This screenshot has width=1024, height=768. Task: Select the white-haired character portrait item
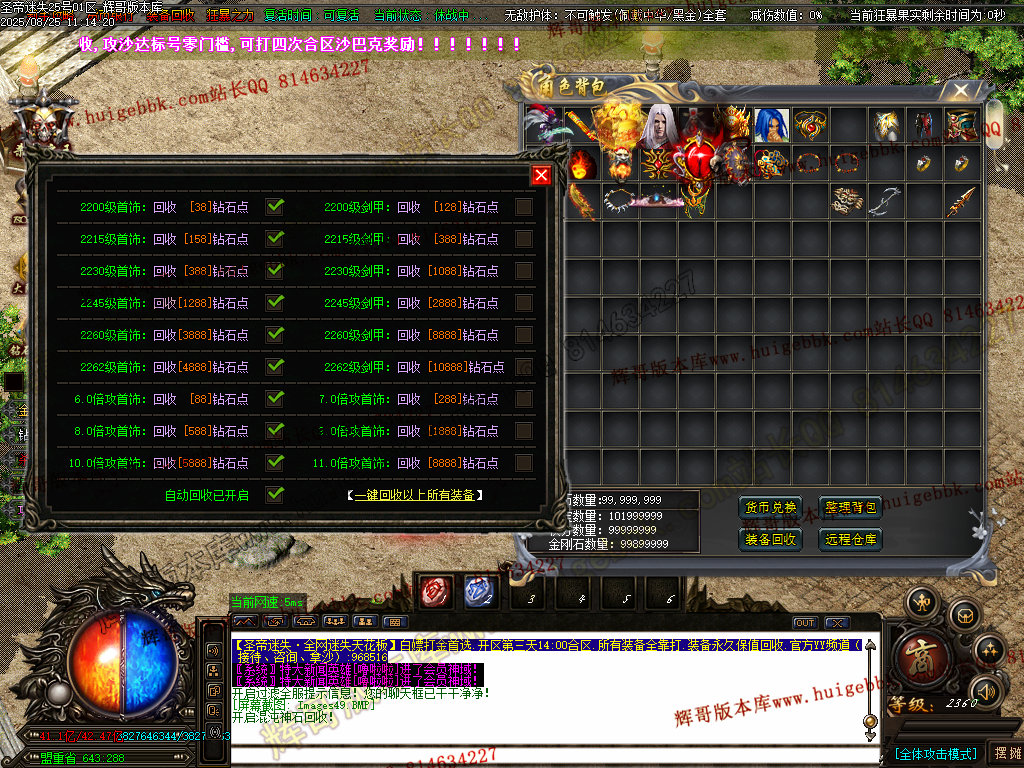658,126
